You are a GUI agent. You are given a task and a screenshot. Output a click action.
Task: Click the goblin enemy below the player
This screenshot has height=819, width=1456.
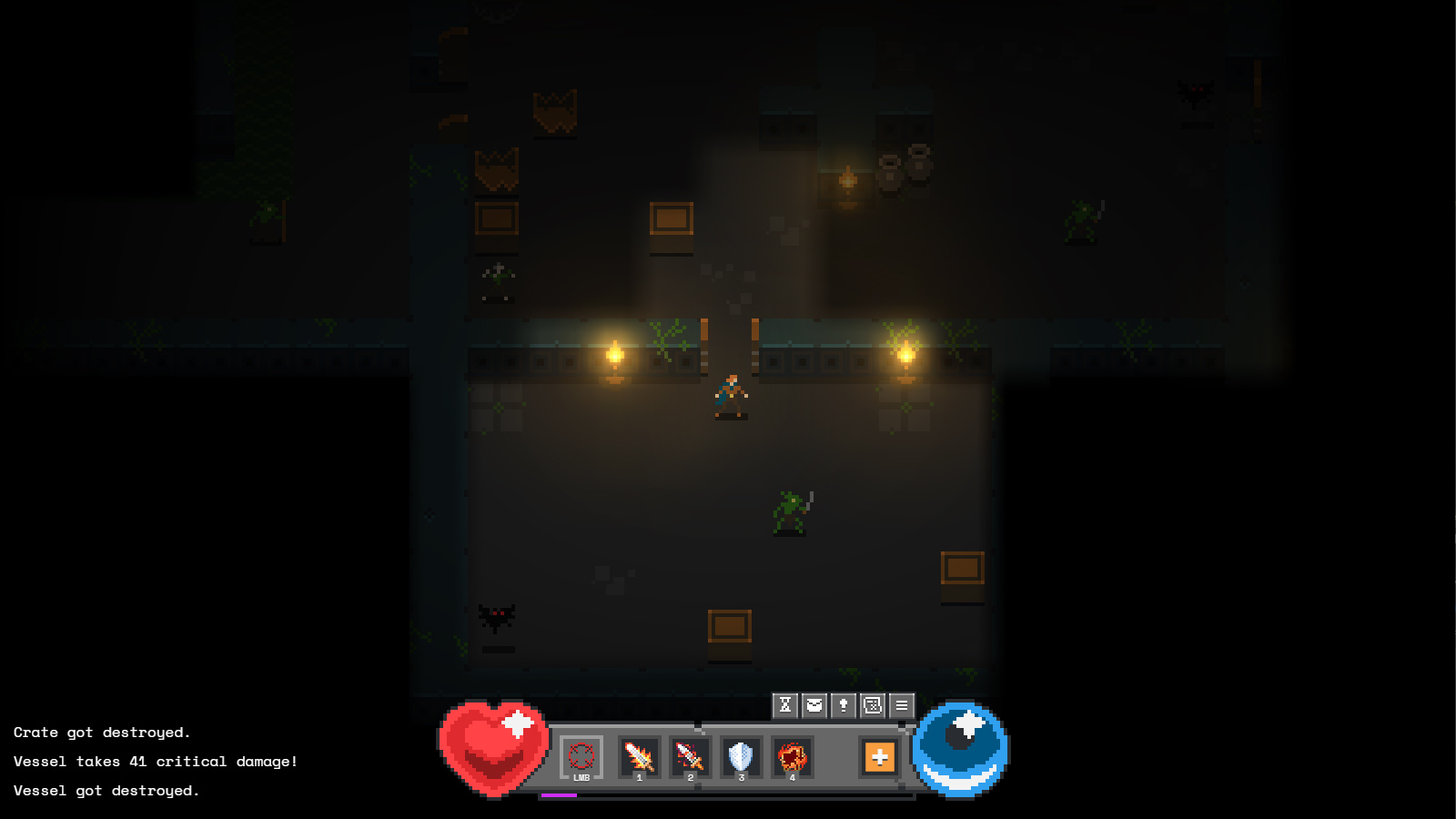pos(788,511)
